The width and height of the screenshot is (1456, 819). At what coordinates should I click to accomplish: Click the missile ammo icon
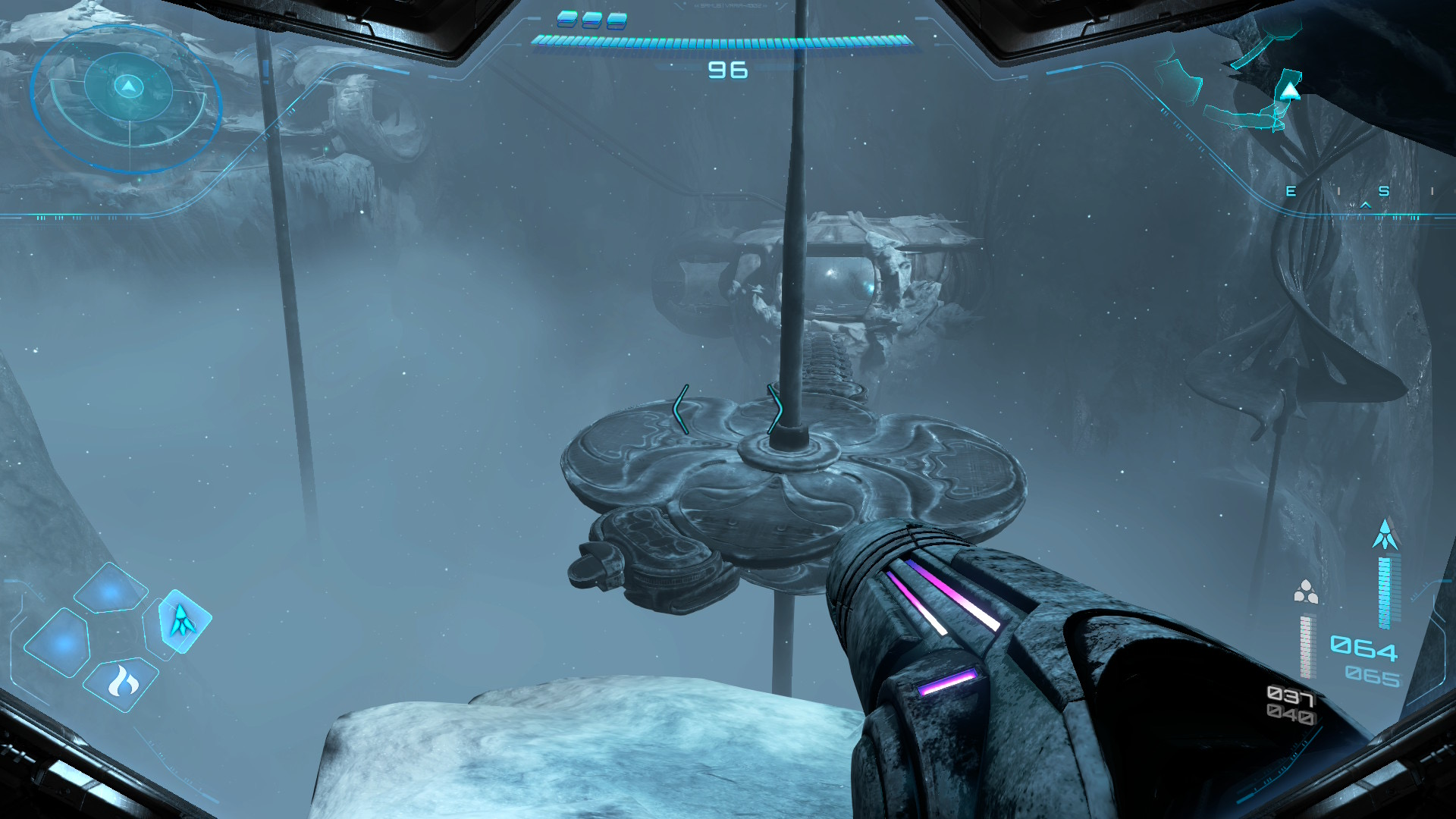(x=1385, y=535)
